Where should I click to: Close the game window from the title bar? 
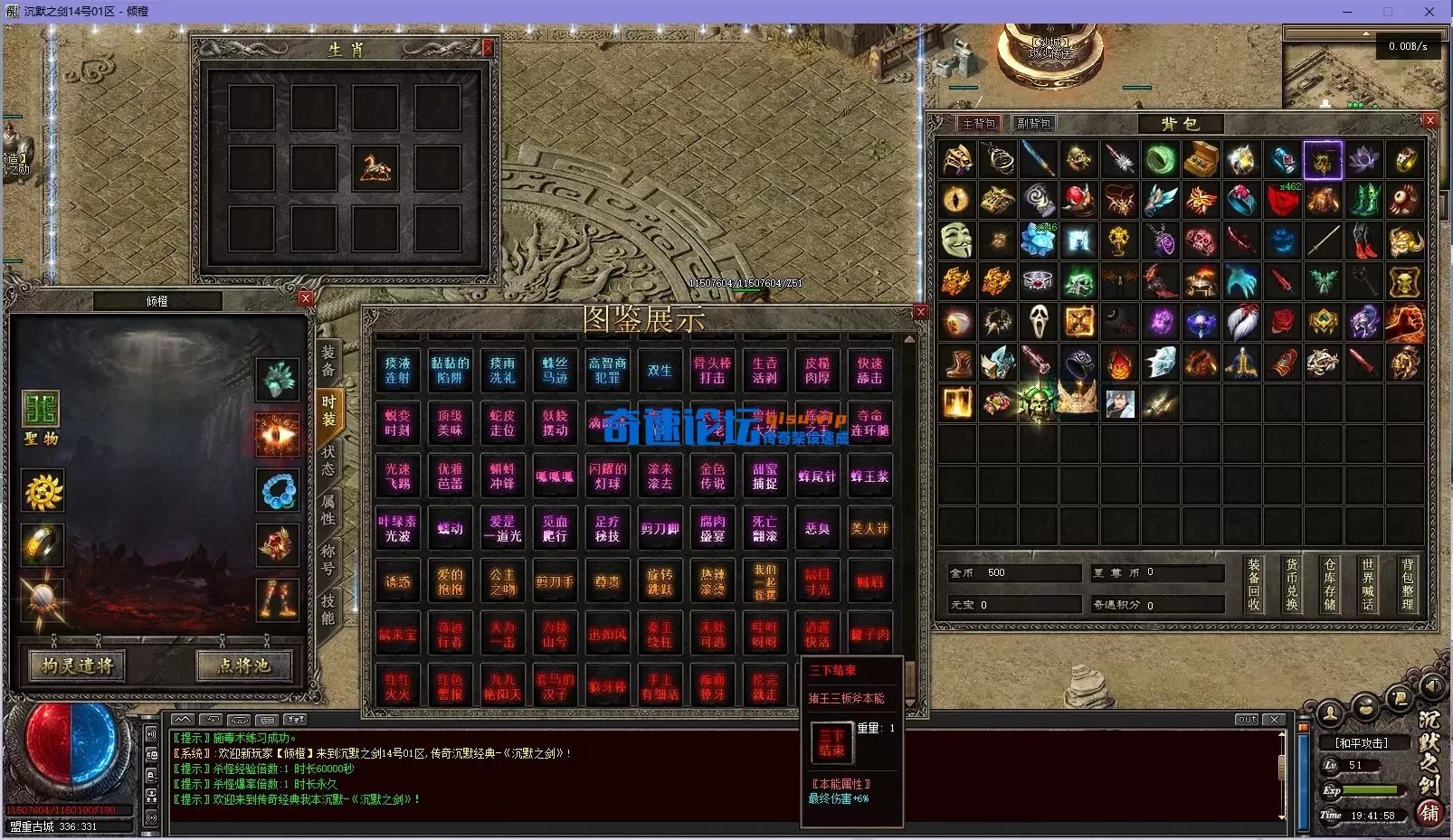1429,12
